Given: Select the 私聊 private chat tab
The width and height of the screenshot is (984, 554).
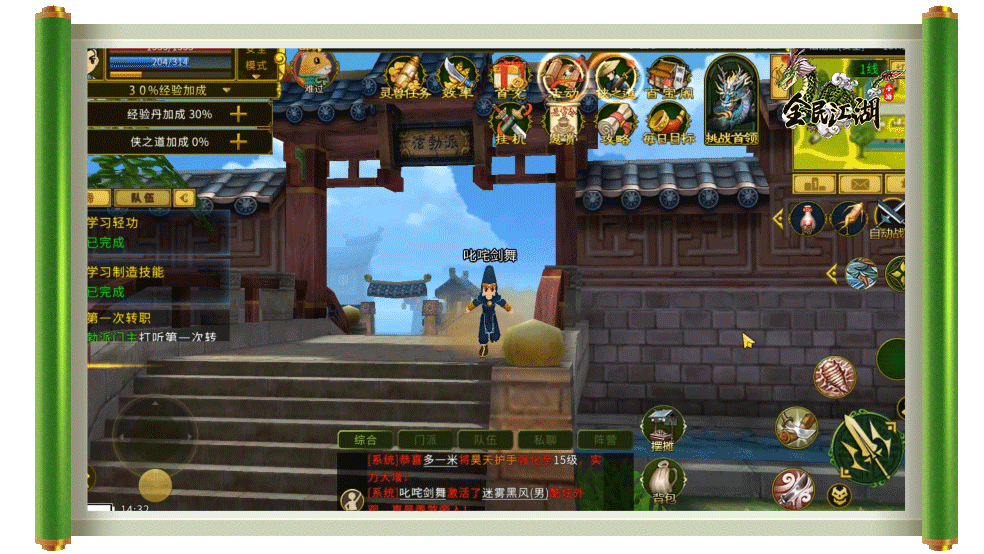Looking at the screenshot, I should click(x=544, y=440).
